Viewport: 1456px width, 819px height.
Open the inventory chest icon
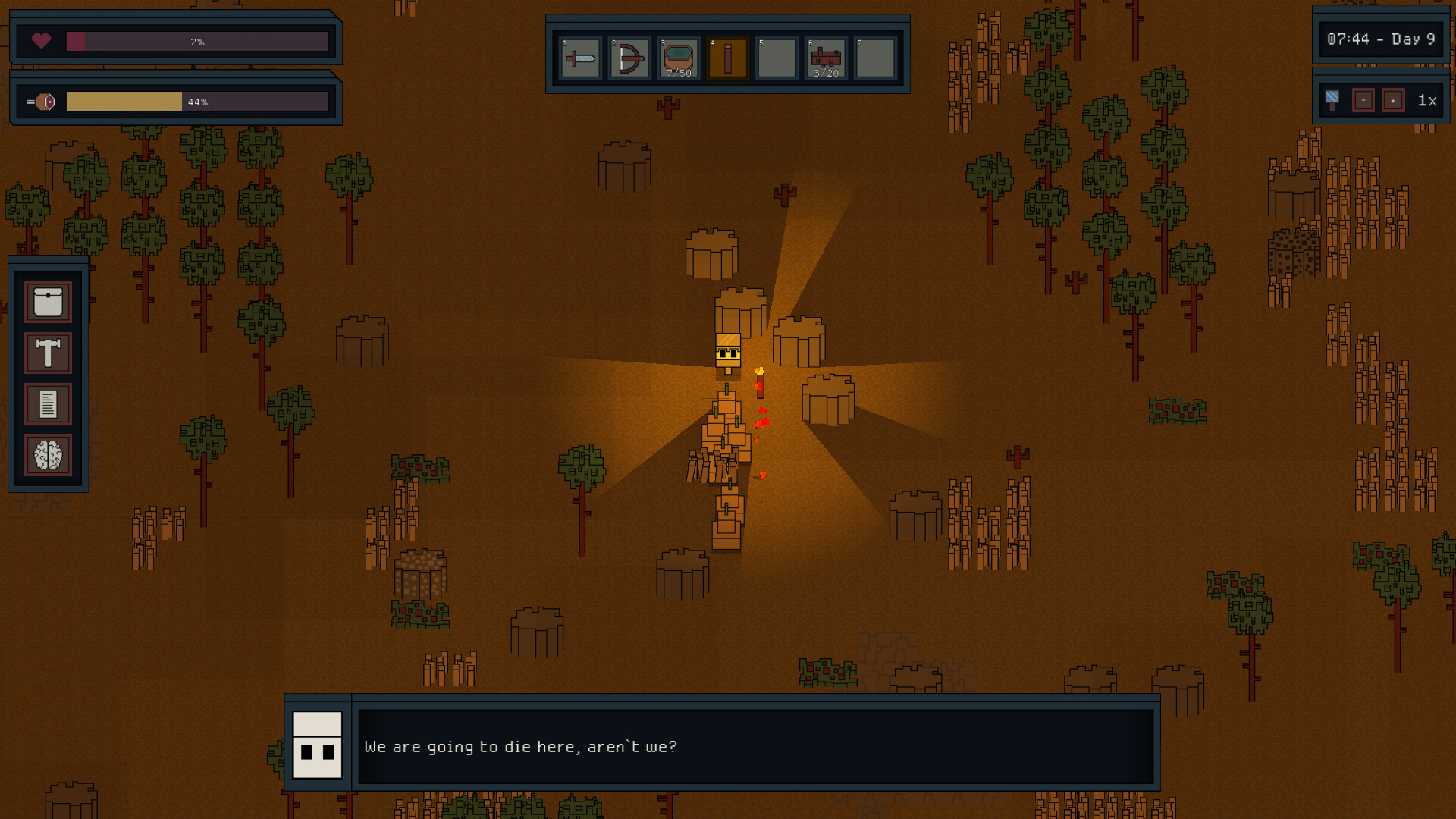click(47, 301)
